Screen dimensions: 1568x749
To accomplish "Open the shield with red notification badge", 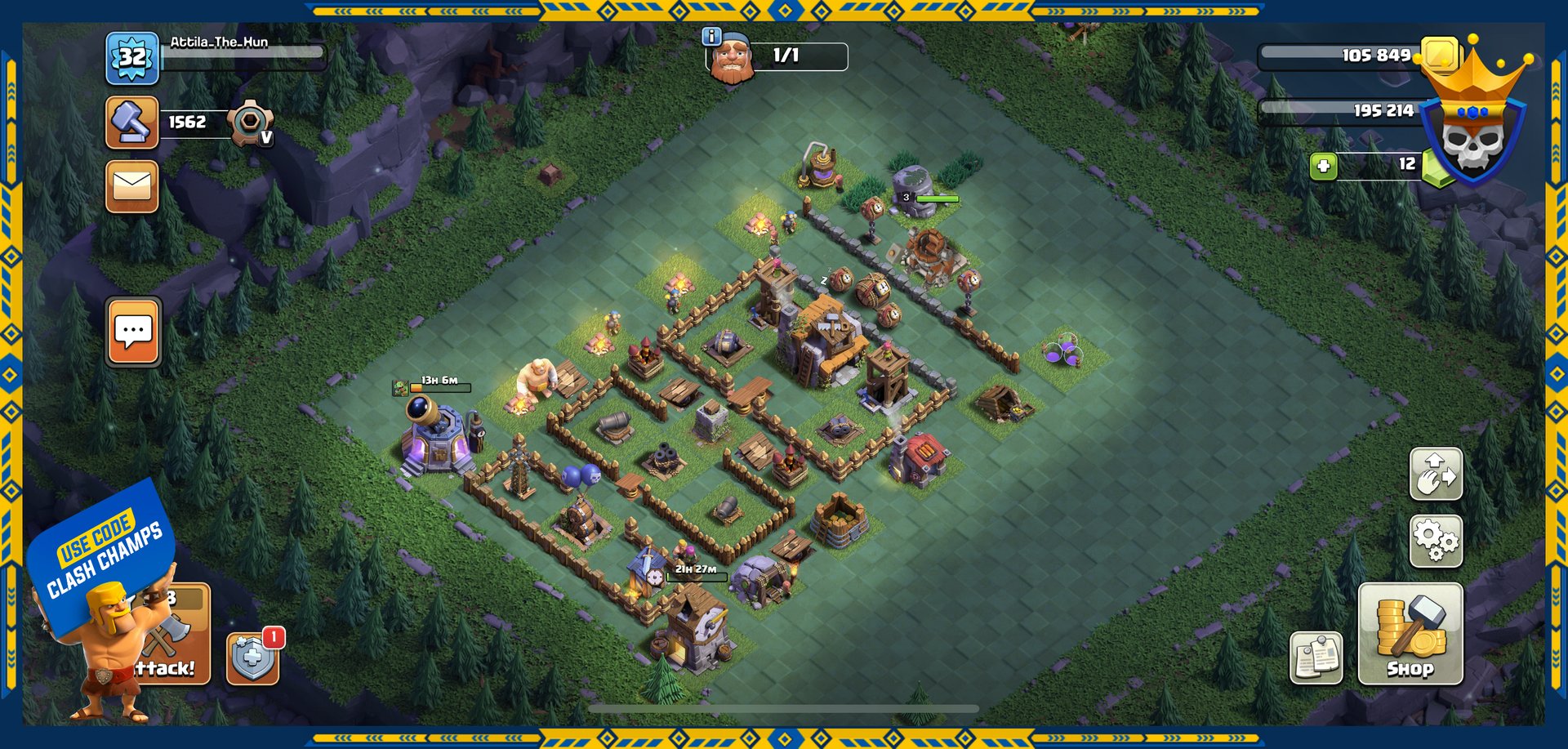I will click(252, 658).
